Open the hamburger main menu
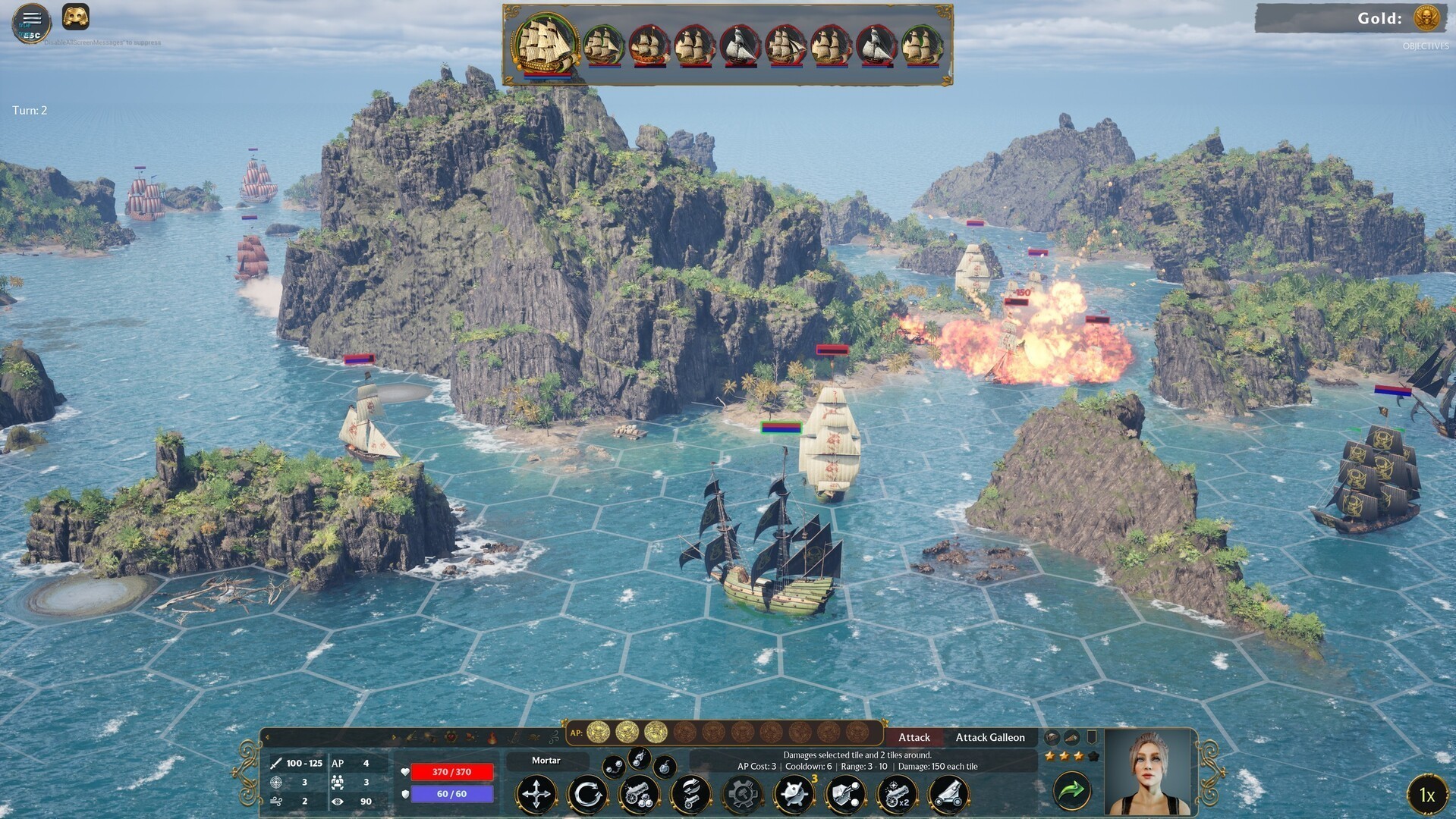This screenshot has width=1456, height=819. click(31, 20)
